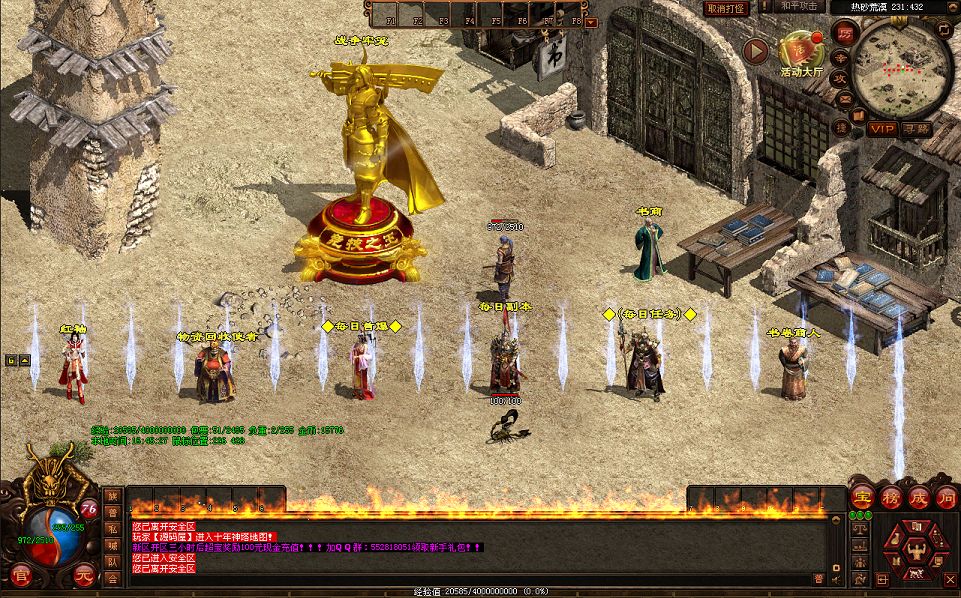Open the 活动大厅 activity hall
Screen dimensions: 961x598
click(x=800, y=50)
